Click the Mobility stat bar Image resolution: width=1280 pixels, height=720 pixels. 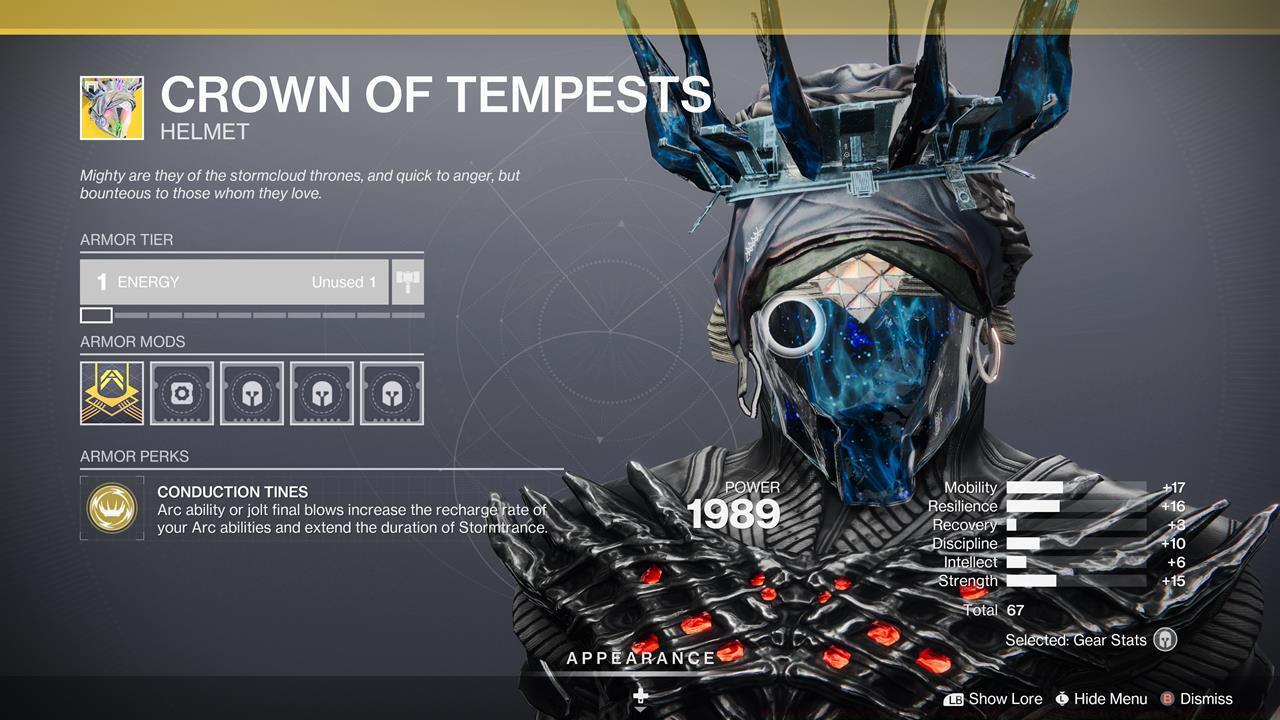1075,487
